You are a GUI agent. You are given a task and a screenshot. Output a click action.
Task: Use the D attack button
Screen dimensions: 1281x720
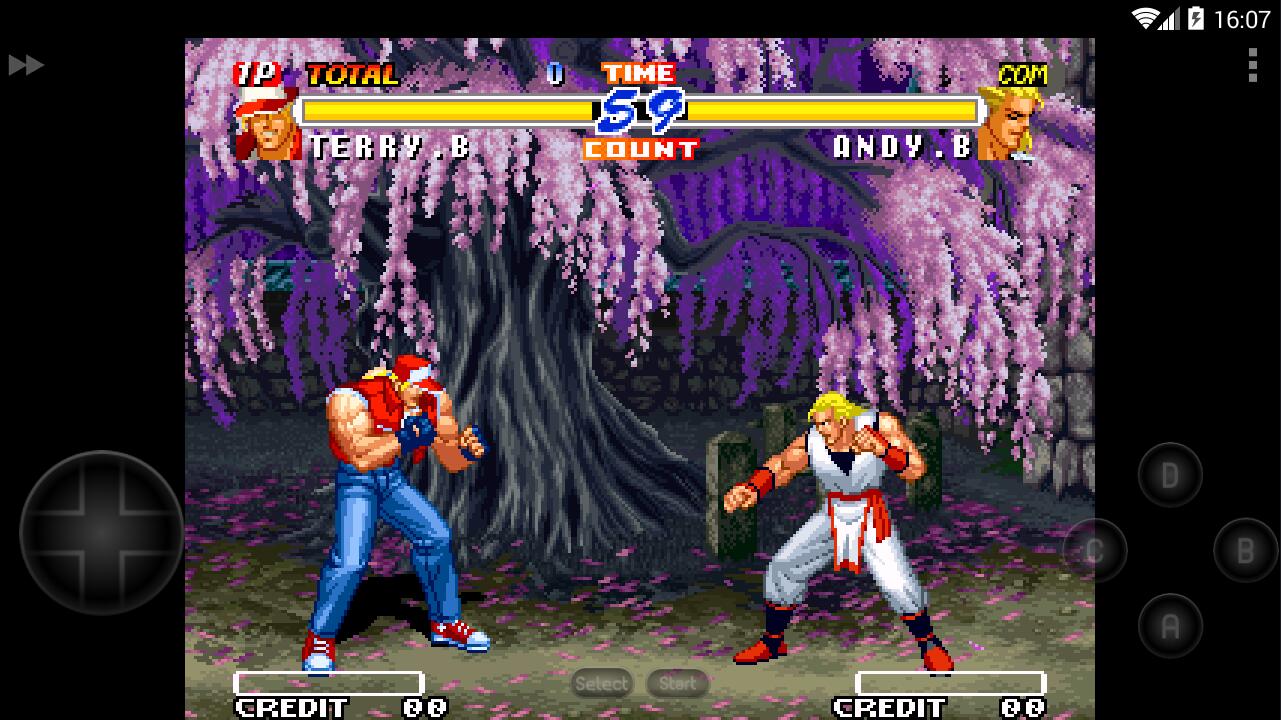pos(1170,475)
